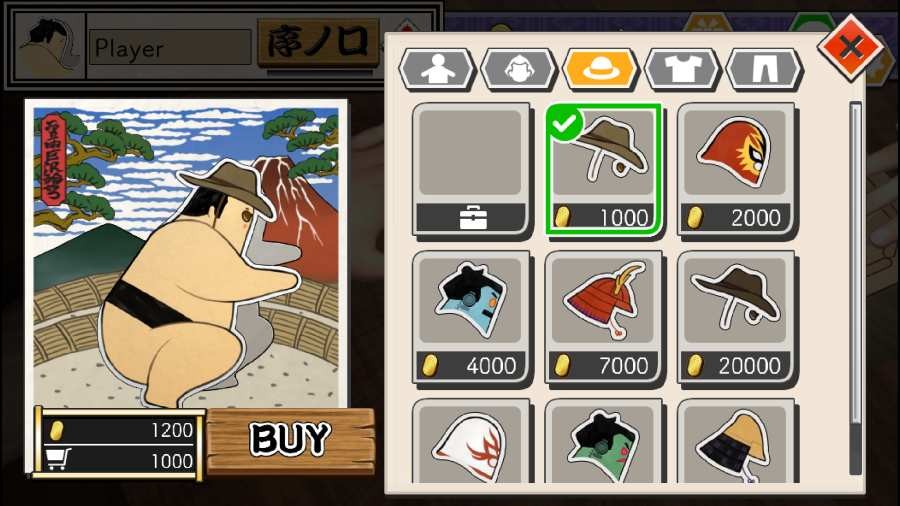Screen dimensions: 900x506
Task: Choose the 7000 coin red samurai helmet
Action: (x=603, y=317)
